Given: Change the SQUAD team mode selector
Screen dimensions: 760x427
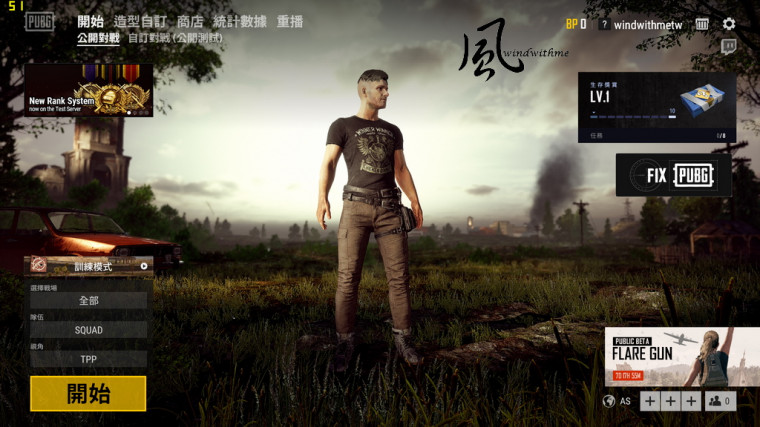Looking at the screenshot, I should pos(89,329).
